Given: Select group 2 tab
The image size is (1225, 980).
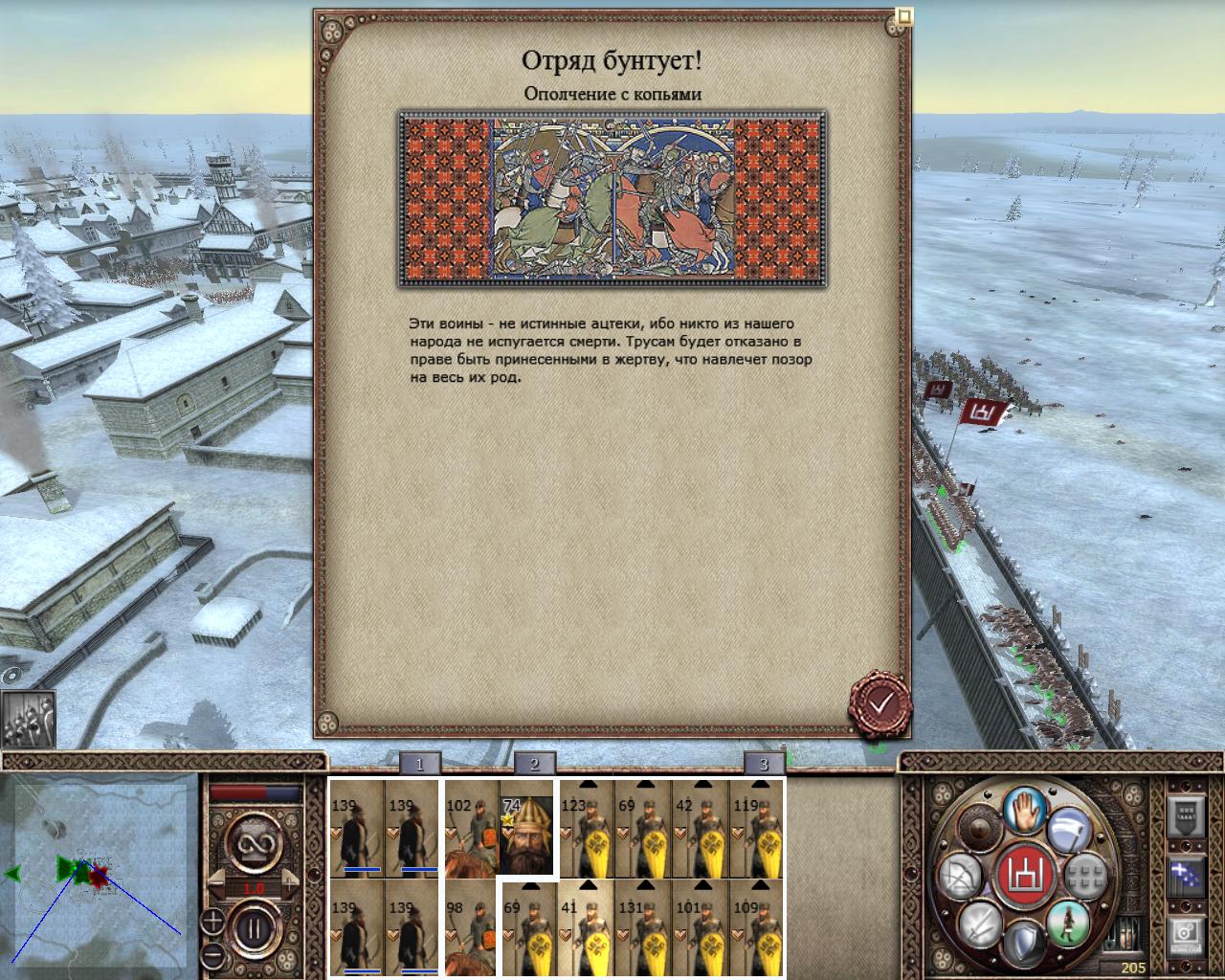Looking at the screenshot, I should [x=534, y=764].
